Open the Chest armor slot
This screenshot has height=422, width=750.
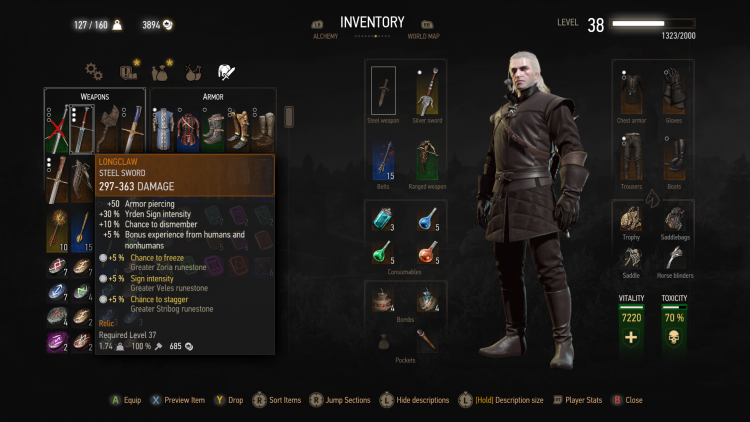pyautogui.click(x=631, y=93)
